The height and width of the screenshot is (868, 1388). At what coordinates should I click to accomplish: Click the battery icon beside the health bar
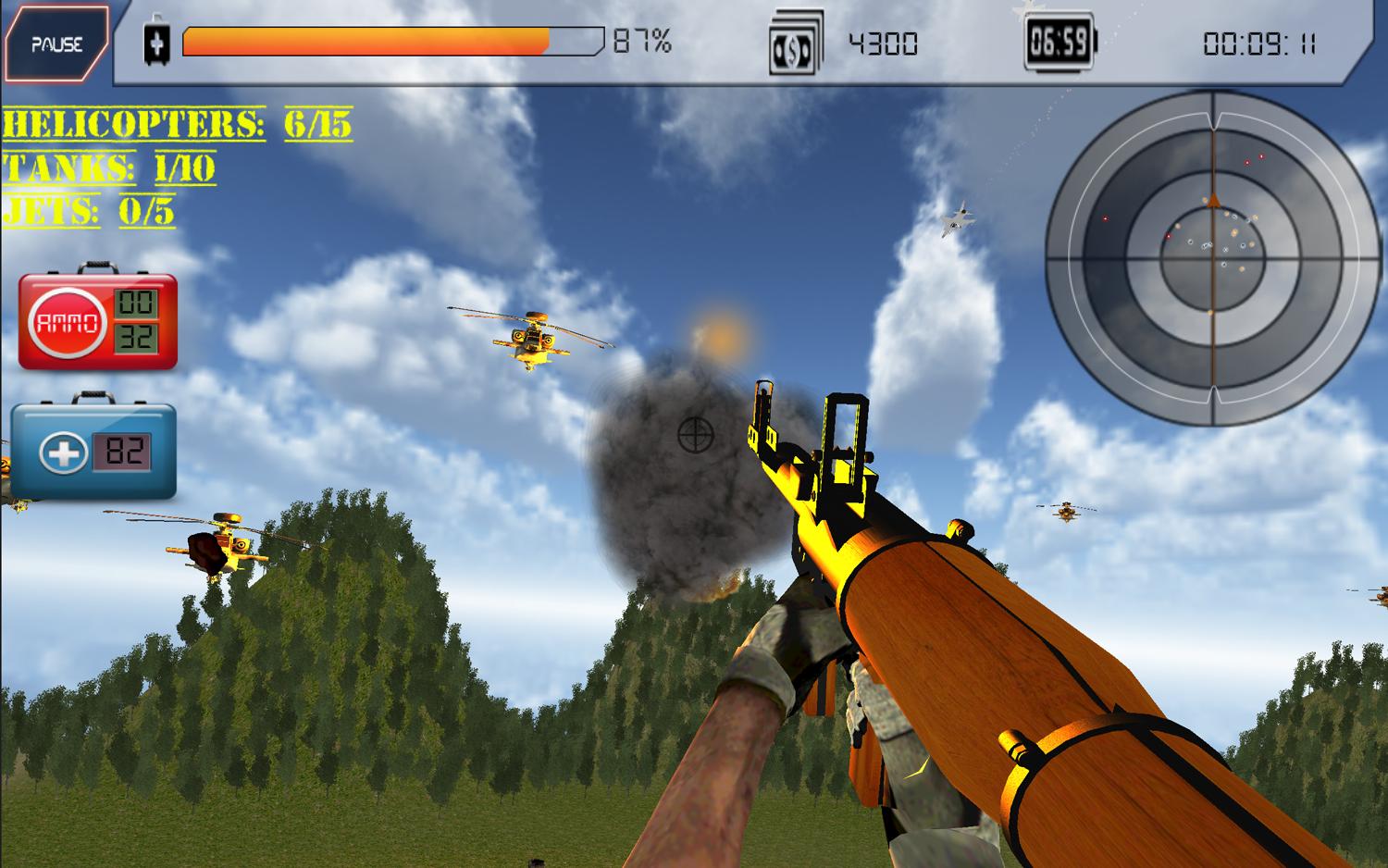[x=159, y=41]
